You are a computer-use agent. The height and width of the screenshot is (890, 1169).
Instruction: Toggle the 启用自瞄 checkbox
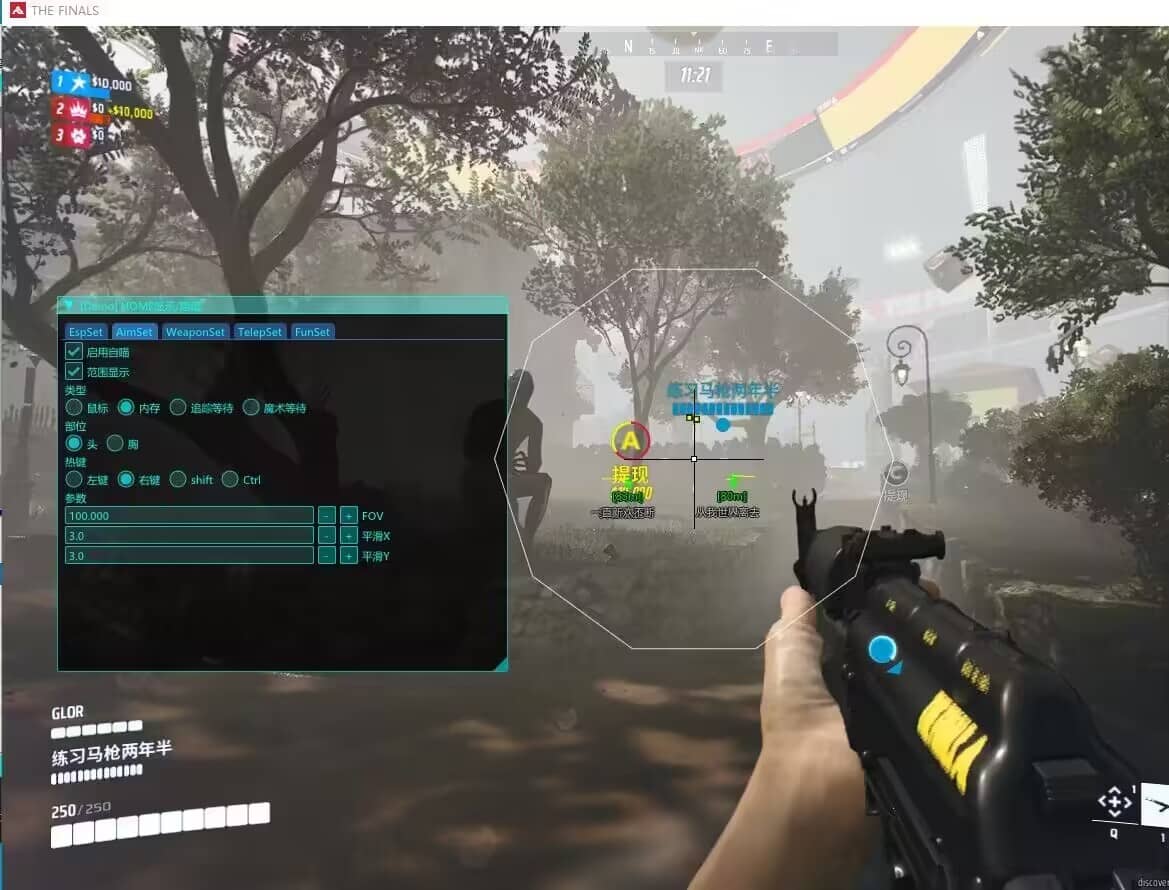pos(74,352)
